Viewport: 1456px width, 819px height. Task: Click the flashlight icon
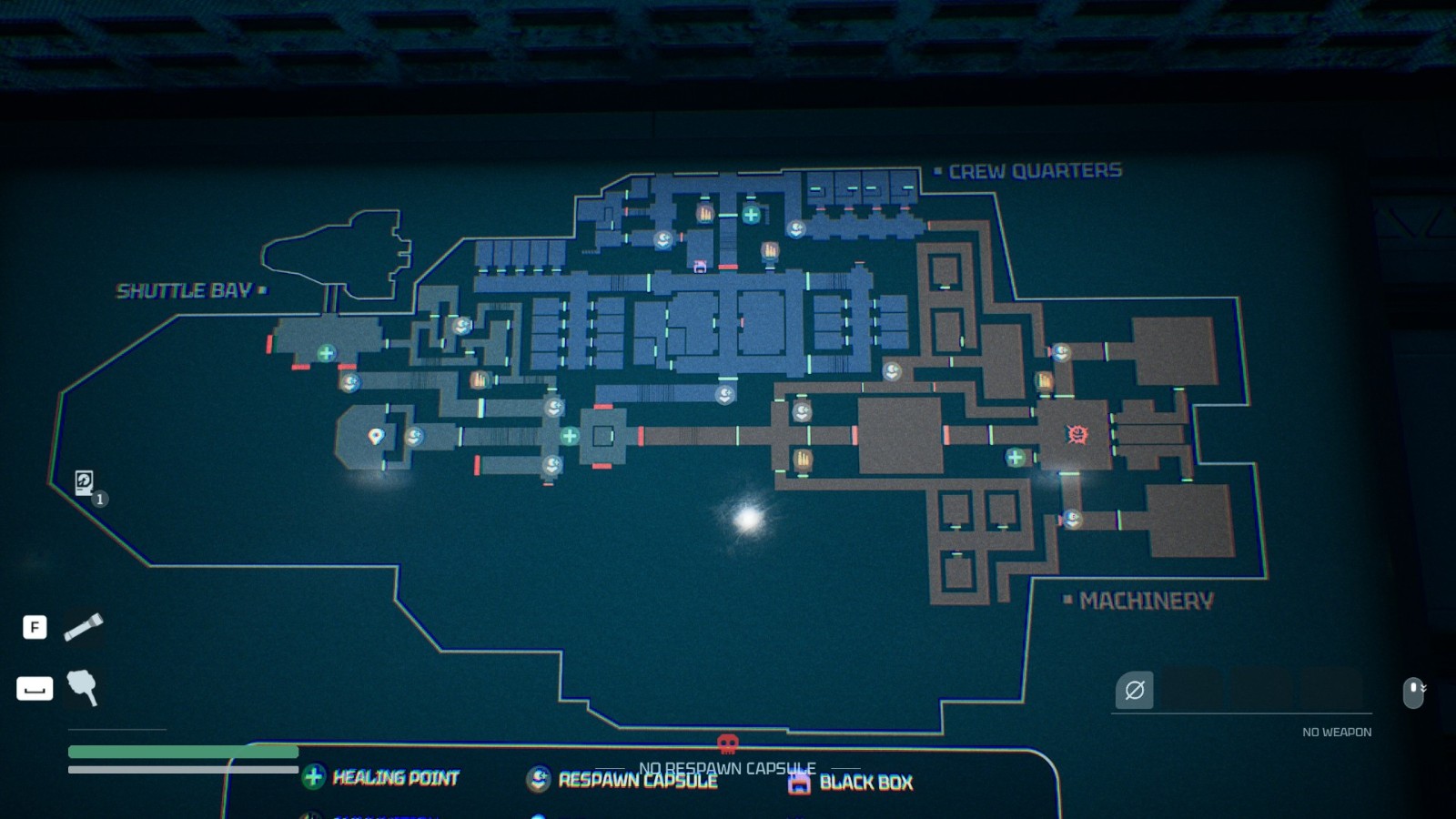click(83, 627)
